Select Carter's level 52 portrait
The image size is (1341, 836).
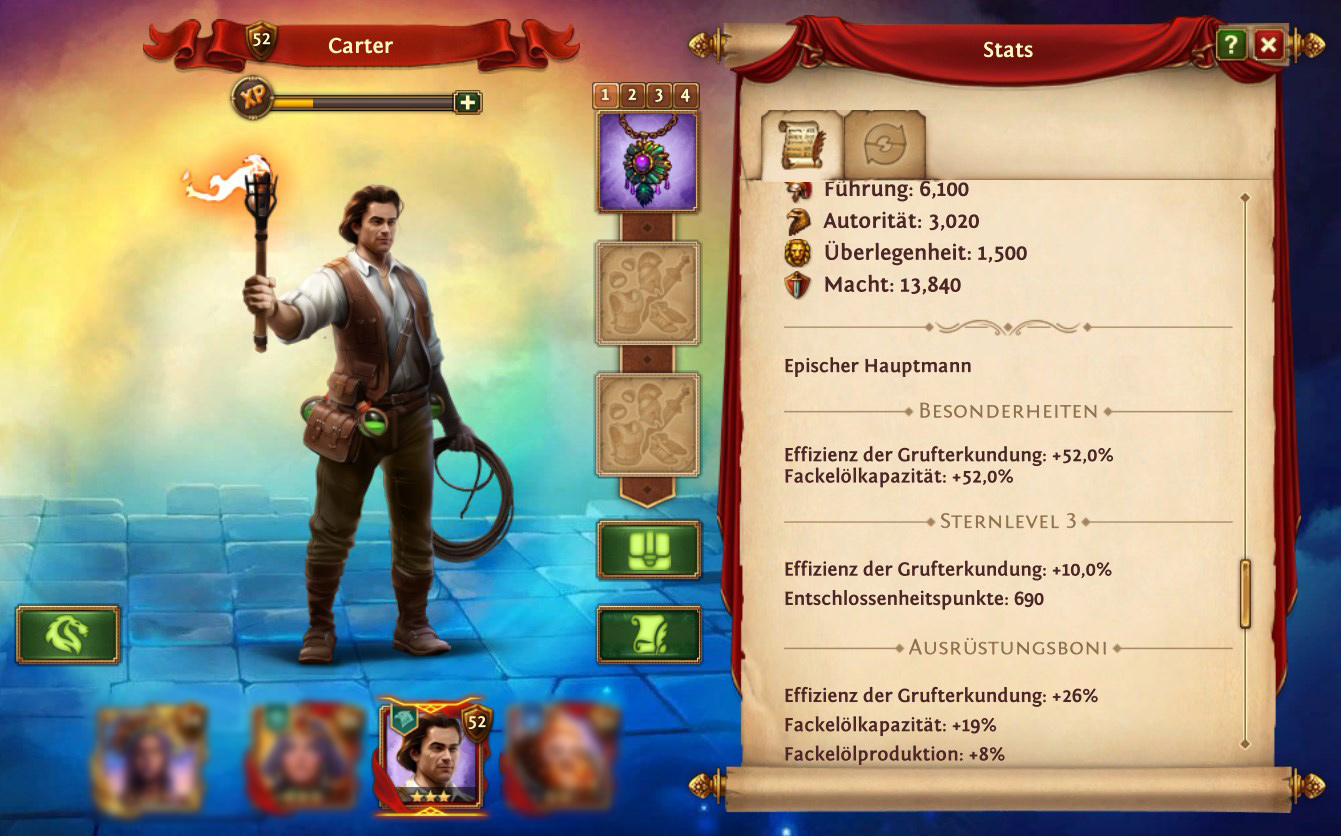[430, 755]
